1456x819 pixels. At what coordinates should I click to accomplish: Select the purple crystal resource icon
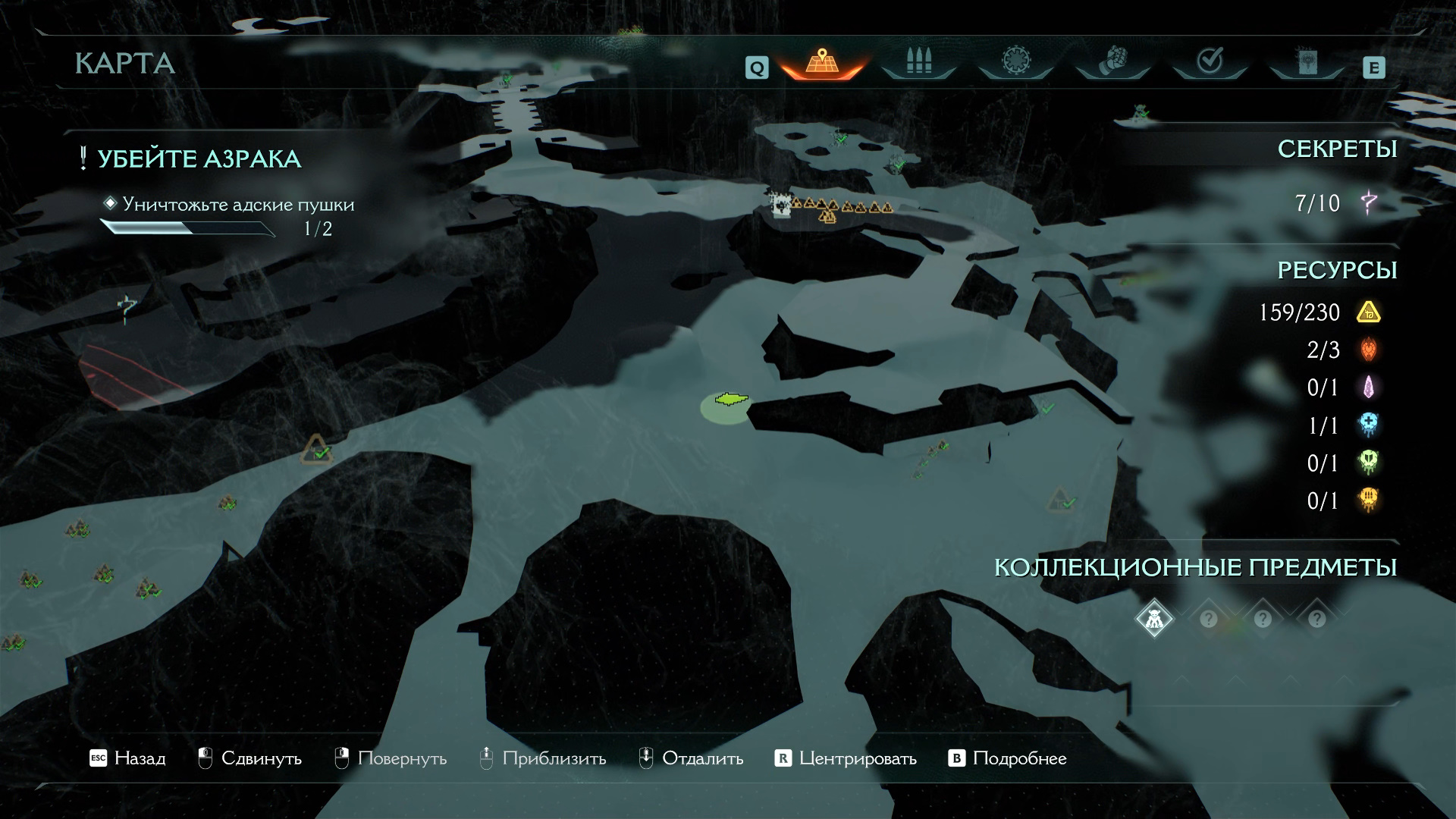coord(1369,388)
